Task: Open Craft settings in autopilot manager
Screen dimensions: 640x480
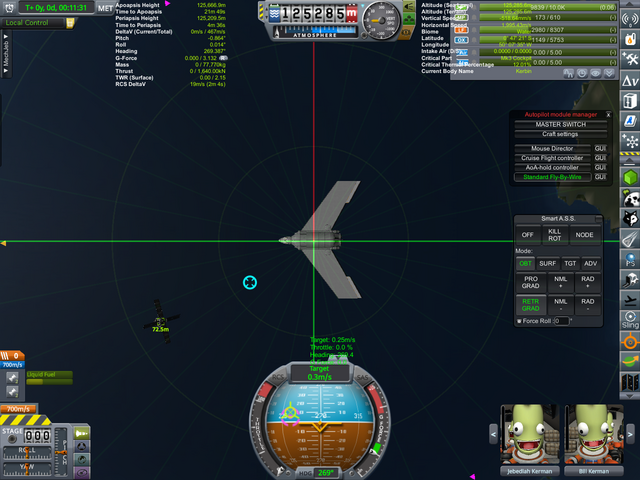Action: click(560, 134)
